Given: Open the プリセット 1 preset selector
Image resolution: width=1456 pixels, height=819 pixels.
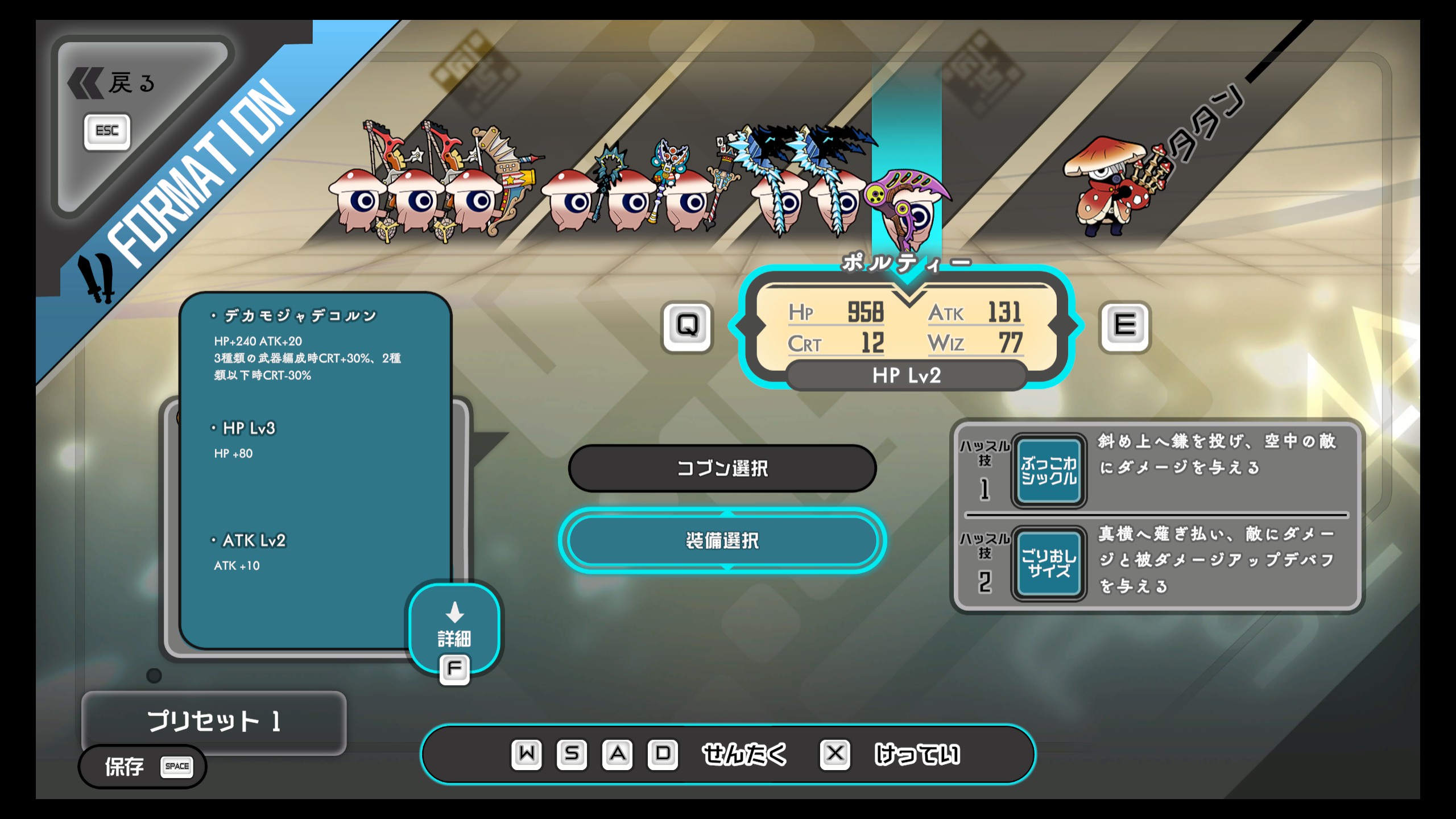Looking at the screenshot, I should tap(214, 721).
